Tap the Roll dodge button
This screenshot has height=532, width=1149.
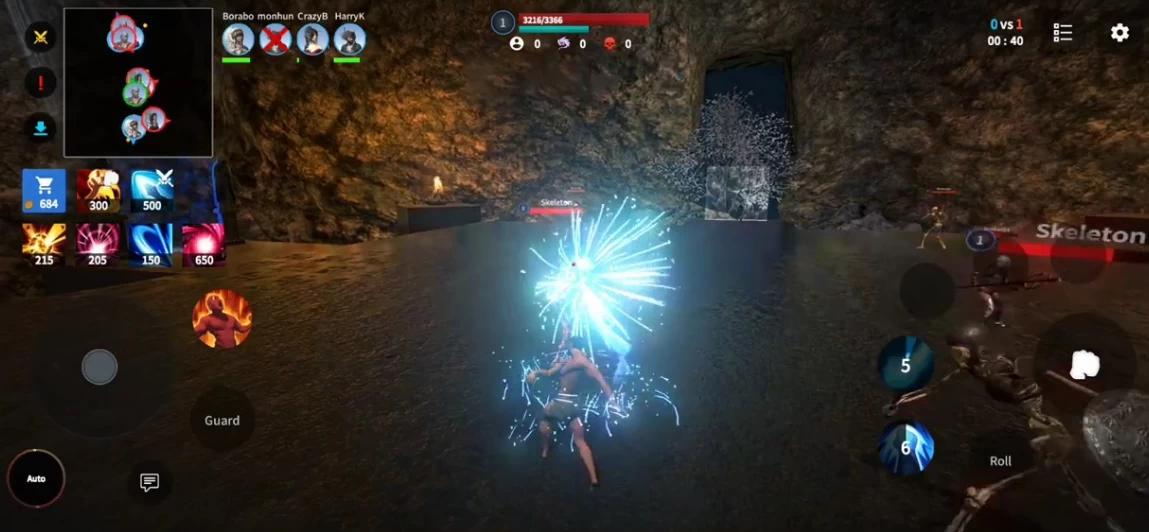[x=1000, y=461]
